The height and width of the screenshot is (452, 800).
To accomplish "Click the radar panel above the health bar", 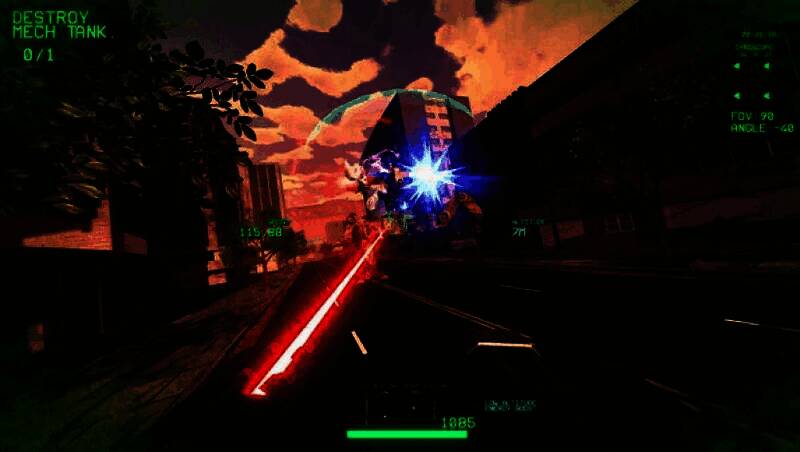I will point(404,405).
